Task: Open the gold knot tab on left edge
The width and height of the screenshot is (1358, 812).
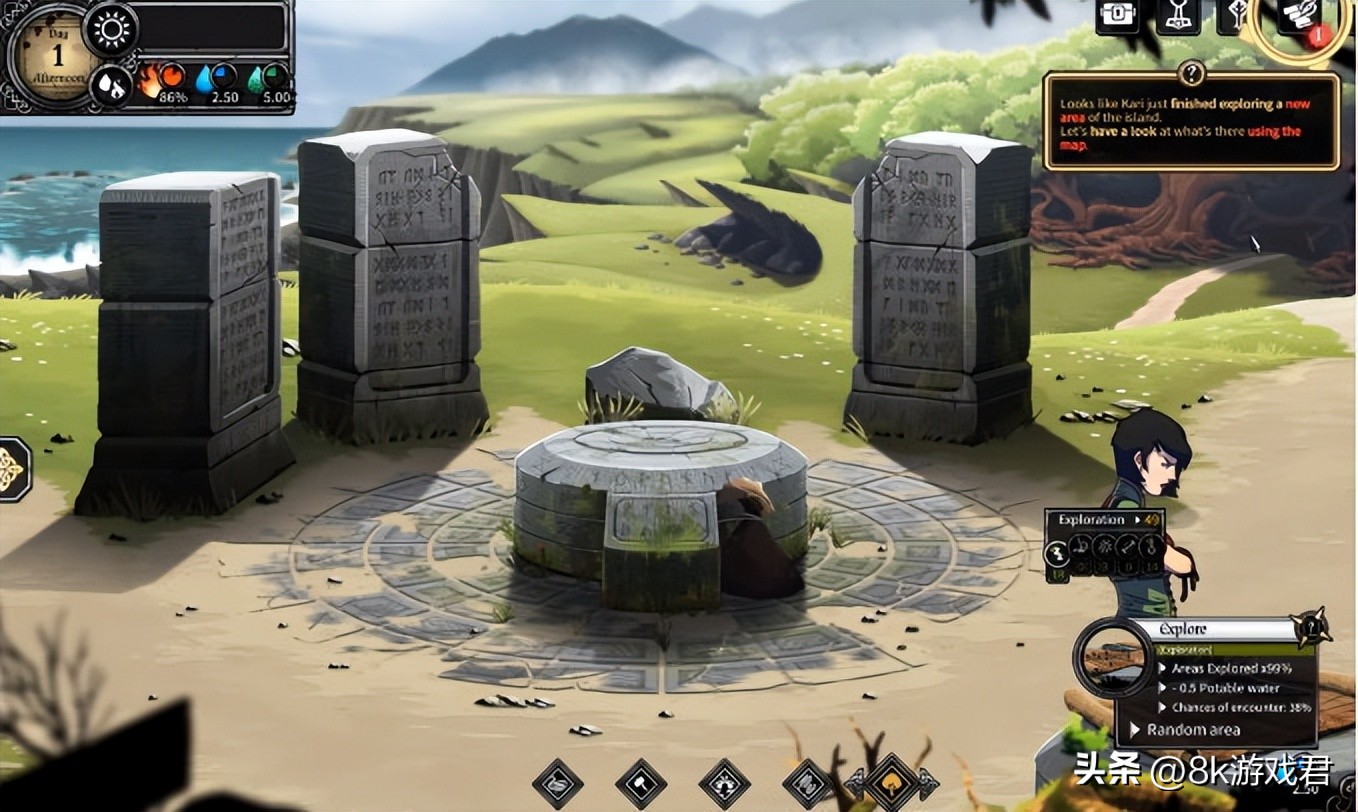Action: 12,469
